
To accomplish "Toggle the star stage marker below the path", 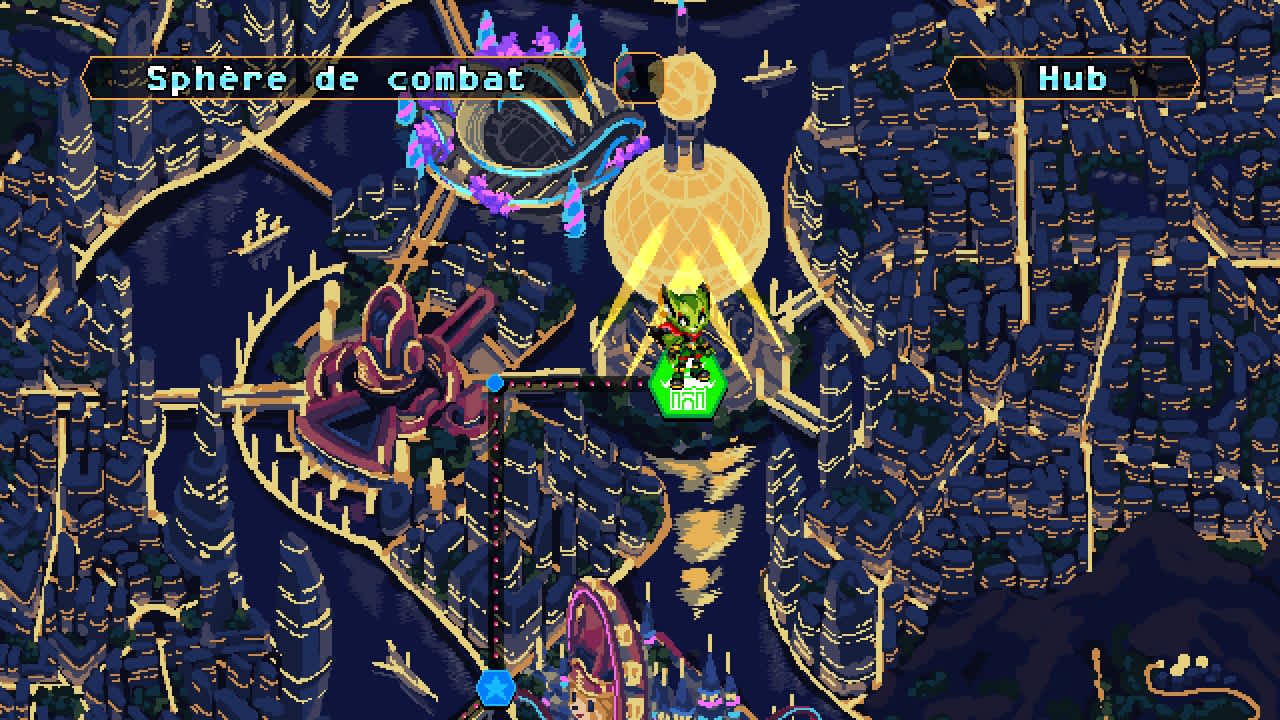I will 497,690.
